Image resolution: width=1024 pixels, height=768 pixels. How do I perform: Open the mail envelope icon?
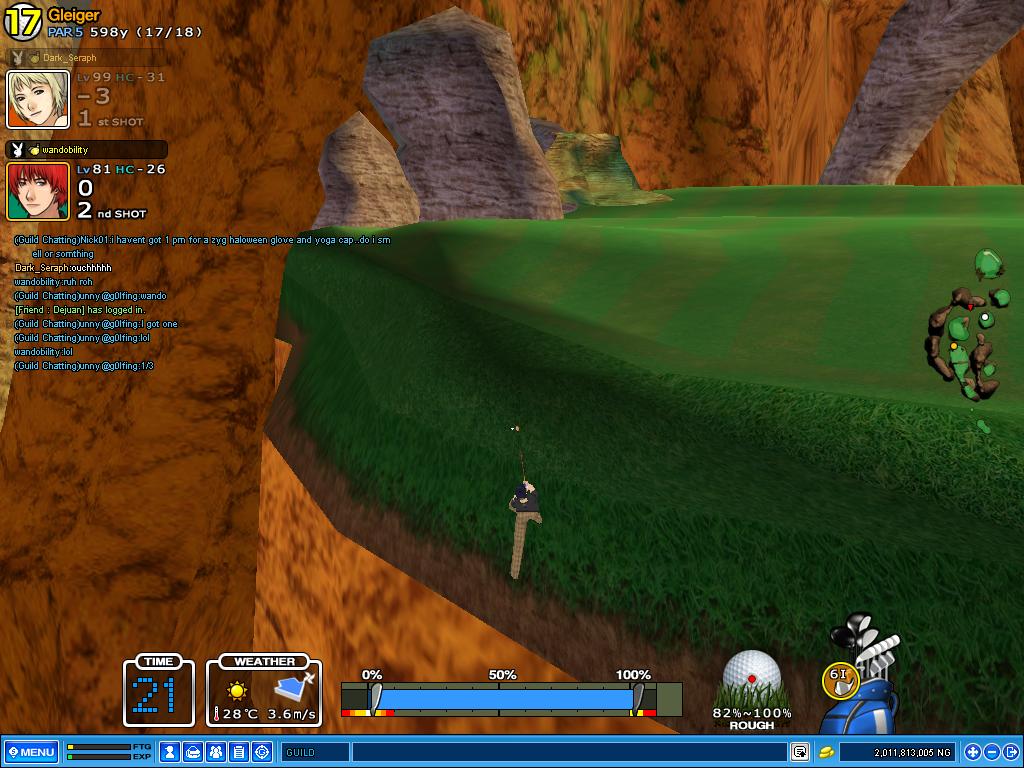click(193, 752)
